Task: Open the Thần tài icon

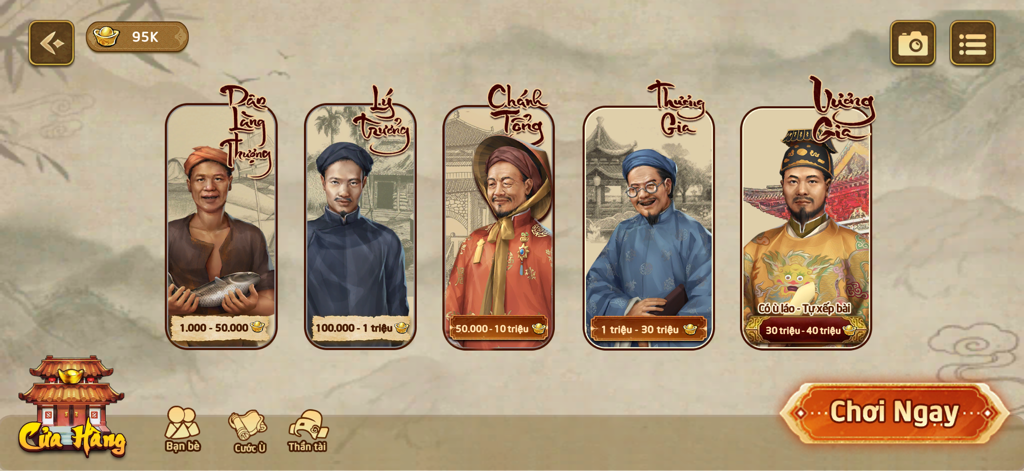Action: [308, 430]
